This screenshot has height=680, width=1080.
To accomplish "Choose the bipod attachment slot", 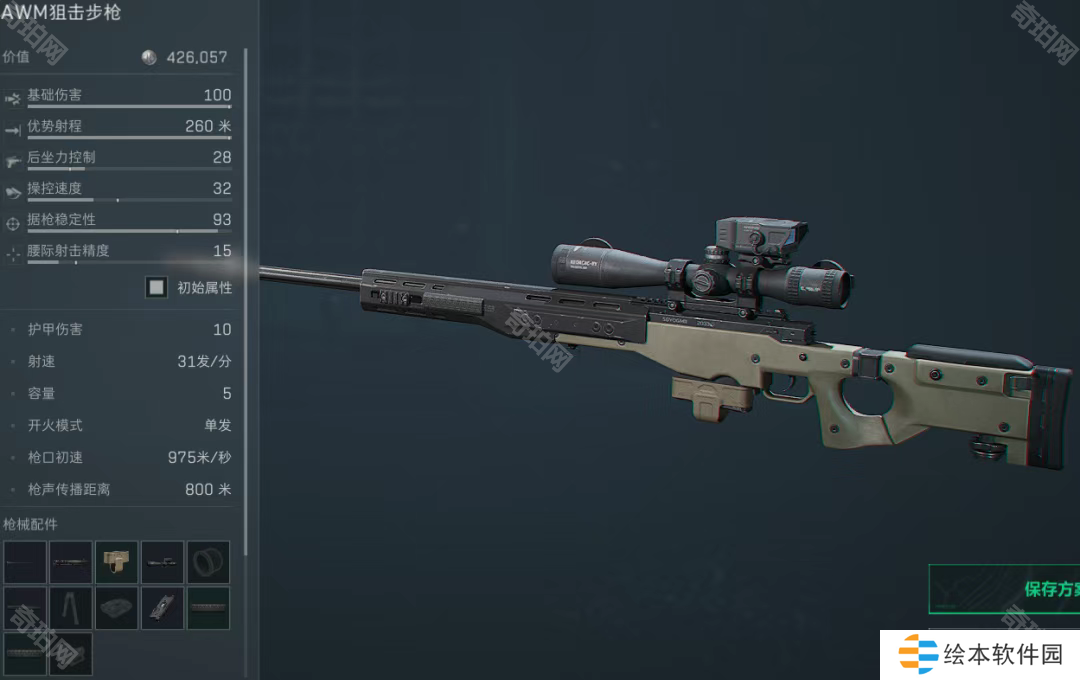I will pos(70,608).
